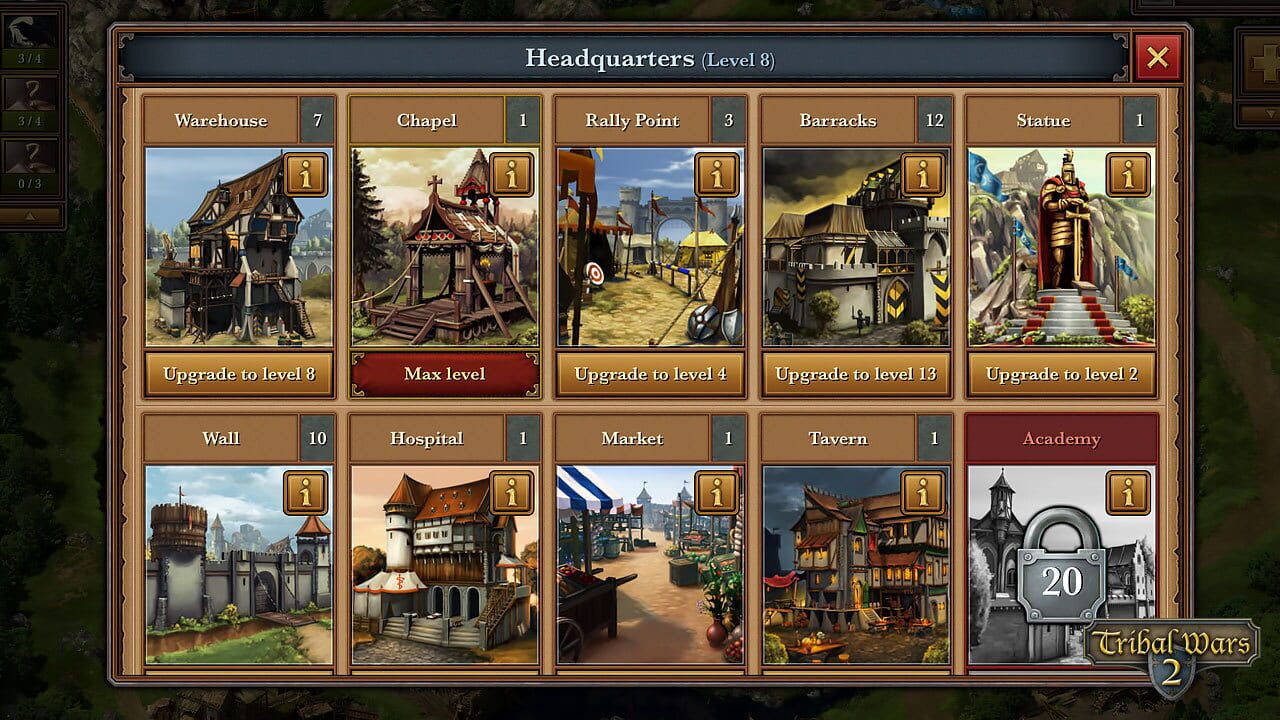Open the Barracks info icon
This screenshot has width=1280, height=720.
point(923,174)
